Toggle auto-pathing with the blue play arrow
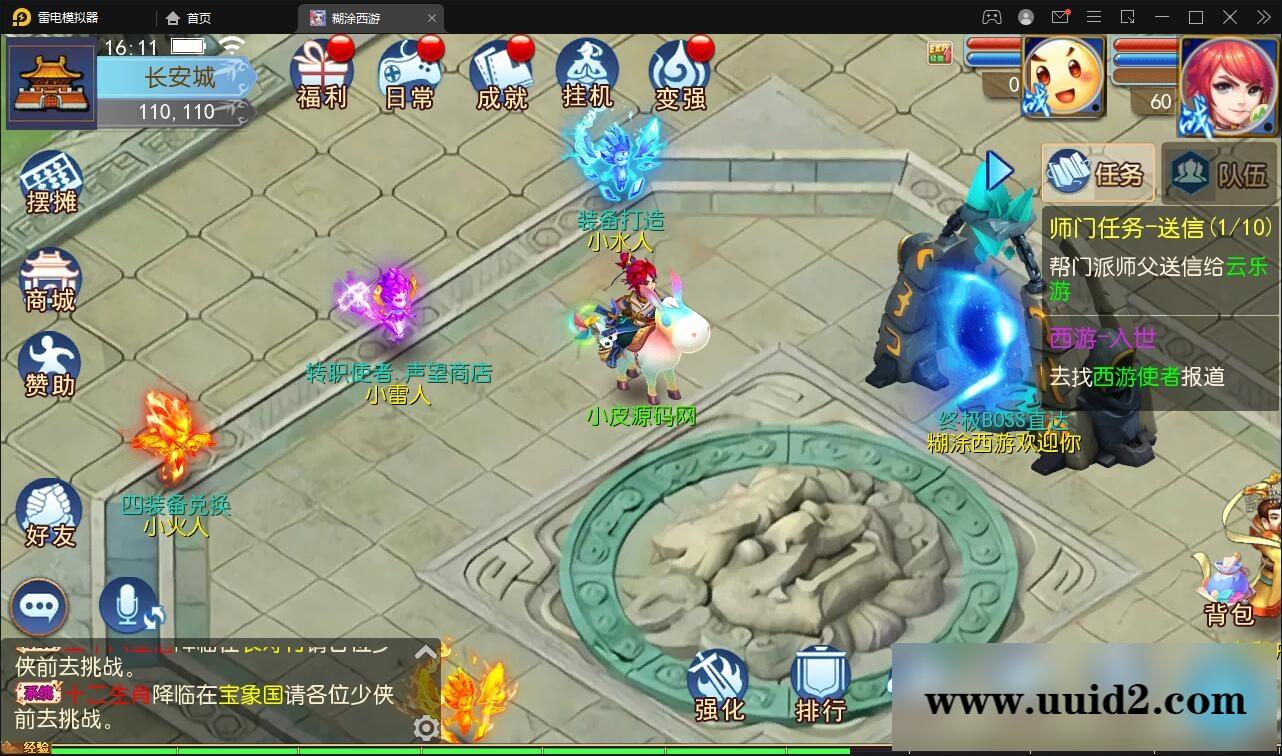Viewport: 1282px width, 756px height. pyautogui.click(x=998, y=171)
